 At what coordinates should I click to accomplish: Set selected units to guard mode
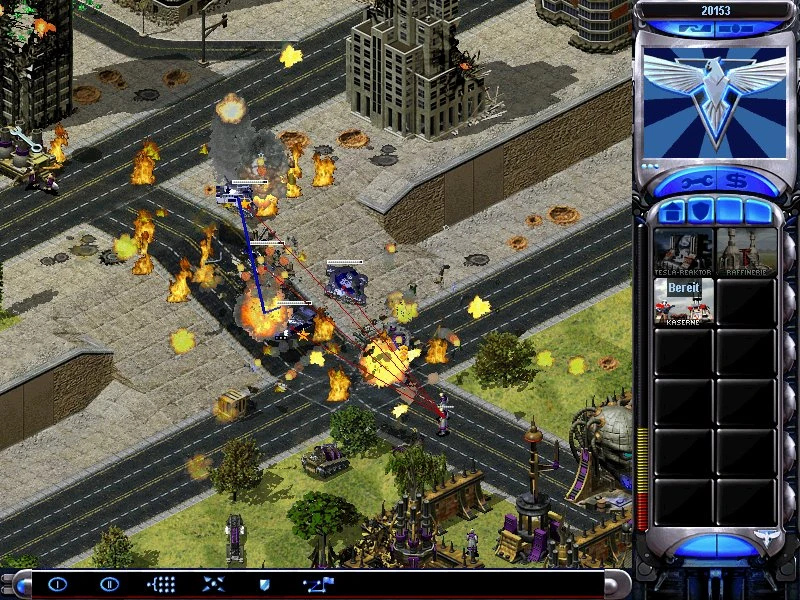pyautogui.click(x=265, y=584)
